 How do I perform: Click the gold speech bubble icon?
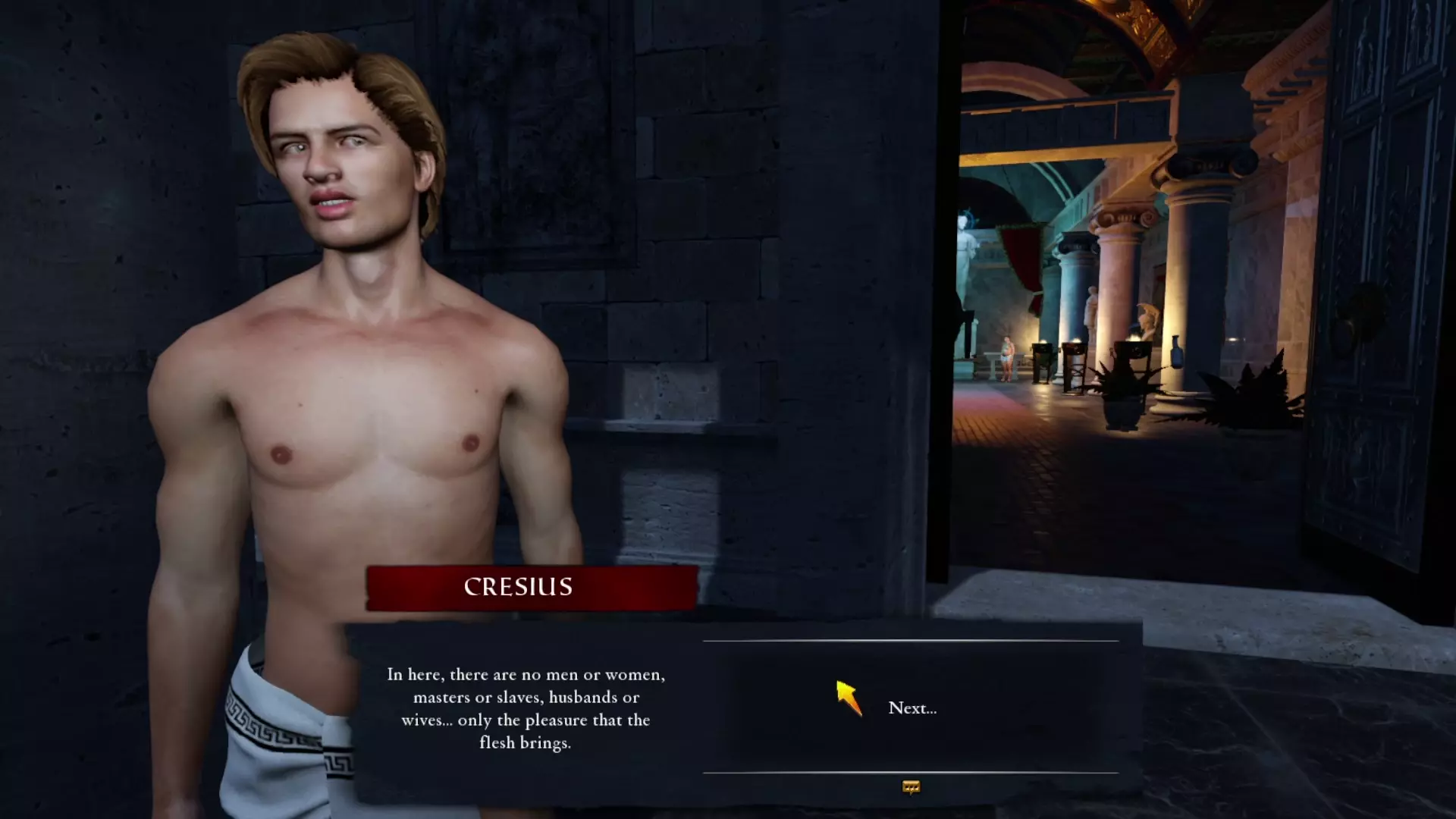(x=911, y=788)
